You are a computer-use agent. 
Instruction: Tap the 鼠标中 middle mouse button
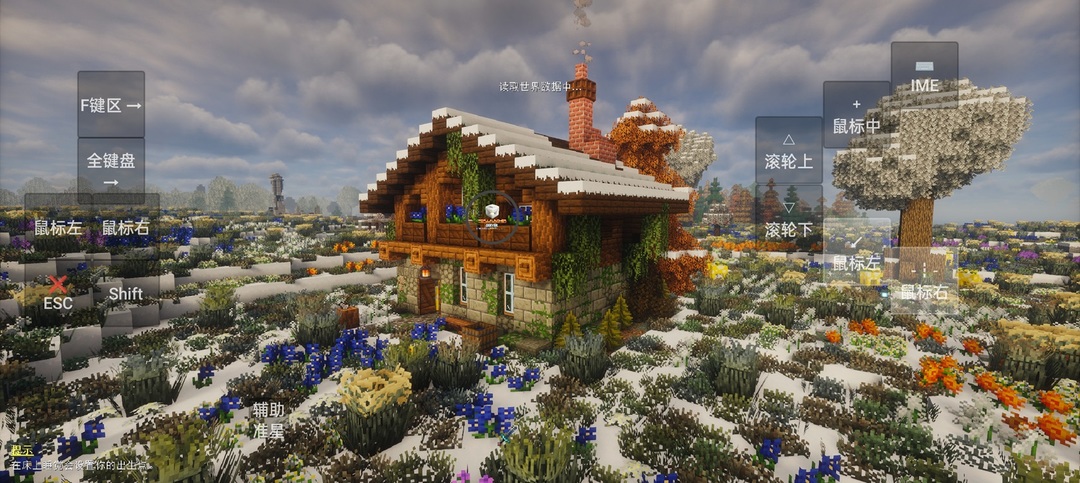point(856,115)
